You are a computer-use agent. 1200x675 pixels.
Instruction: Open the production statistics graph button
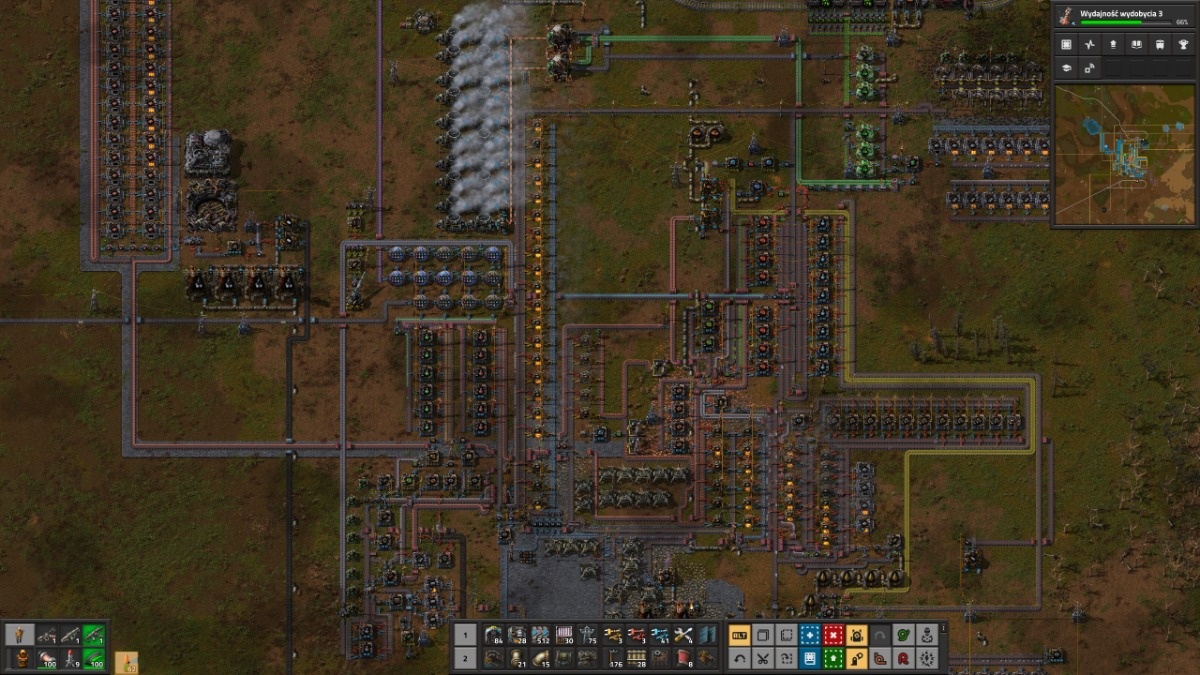[x=1090, y=45]
